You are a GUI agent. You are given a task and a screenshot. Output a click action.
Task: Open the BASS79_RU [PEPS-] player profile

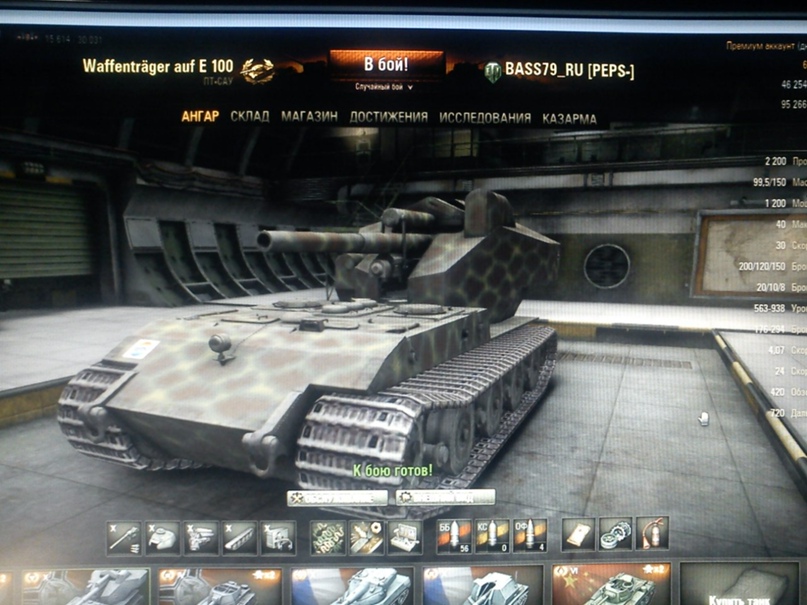pos(569,70)
